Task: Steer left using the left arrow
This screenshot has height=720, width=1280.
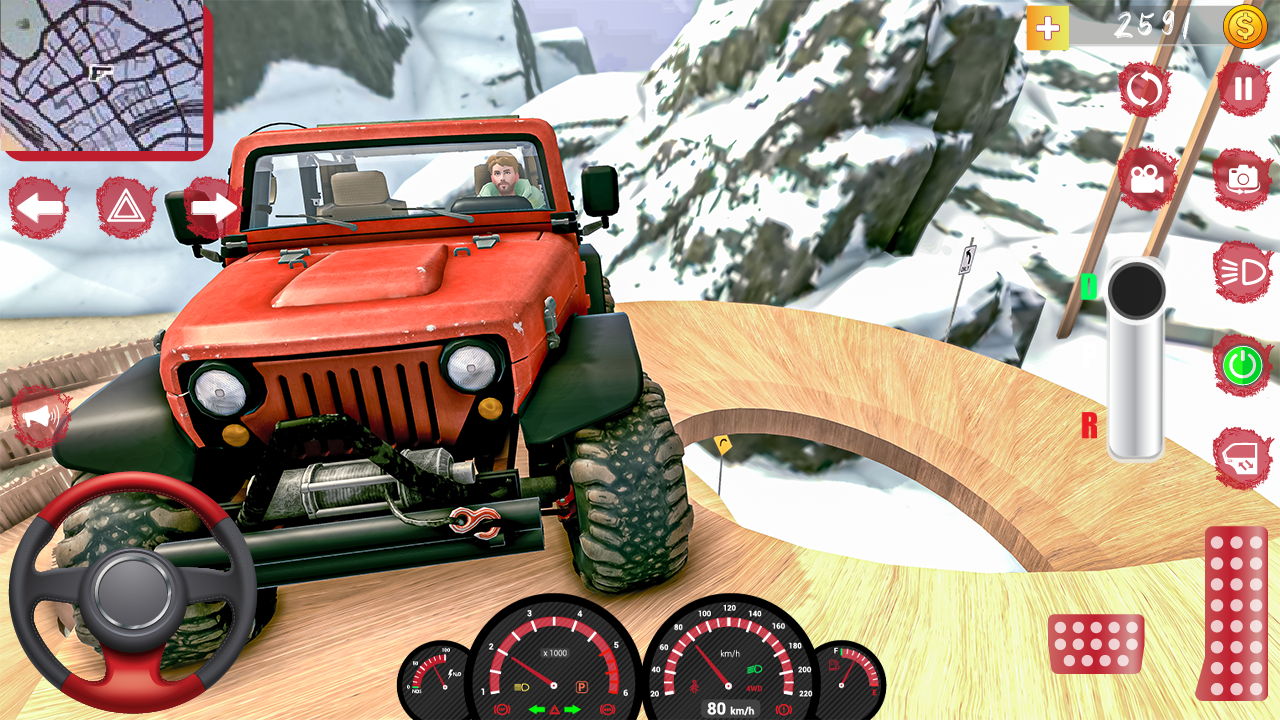Action: pos(37,207)
